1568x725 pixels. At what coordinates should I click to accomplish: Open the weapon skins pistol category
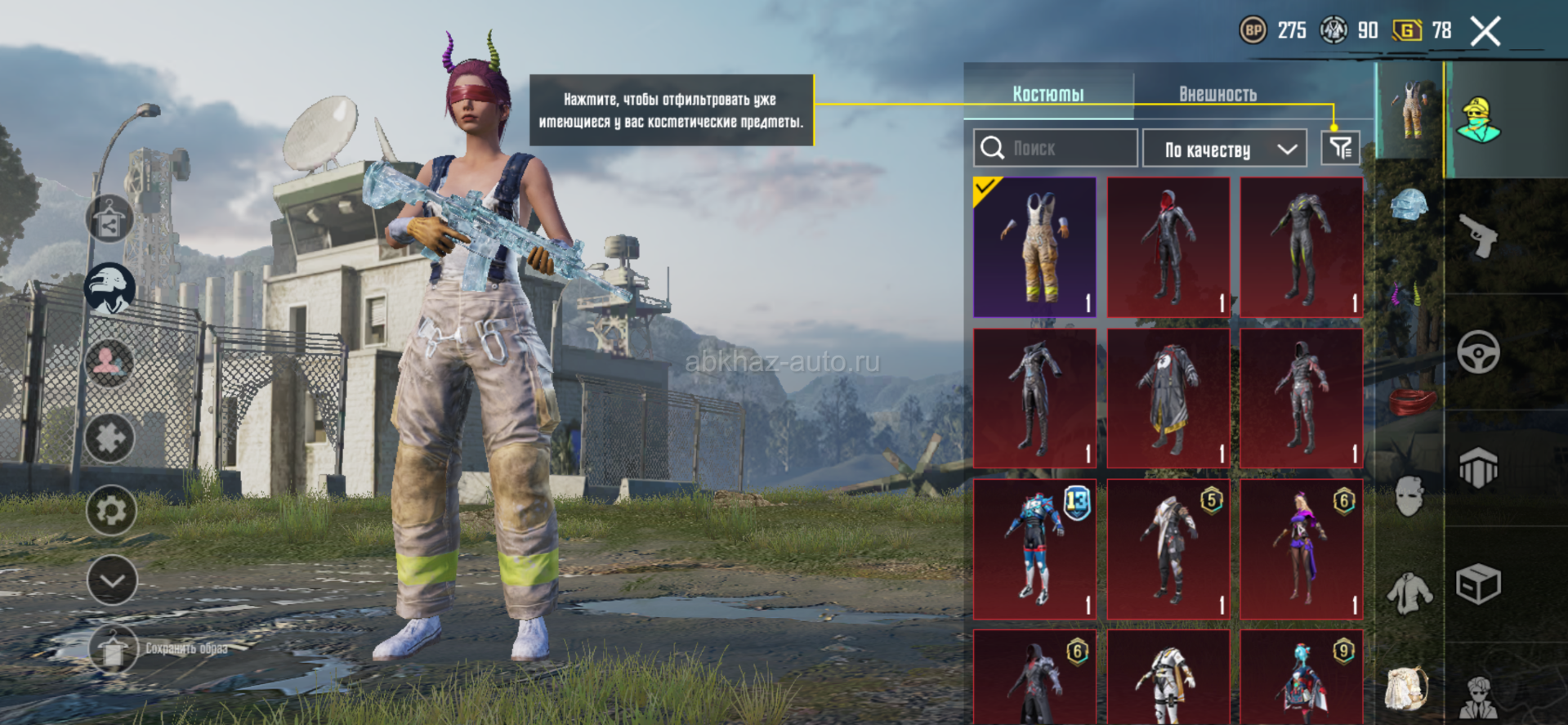1478,235
